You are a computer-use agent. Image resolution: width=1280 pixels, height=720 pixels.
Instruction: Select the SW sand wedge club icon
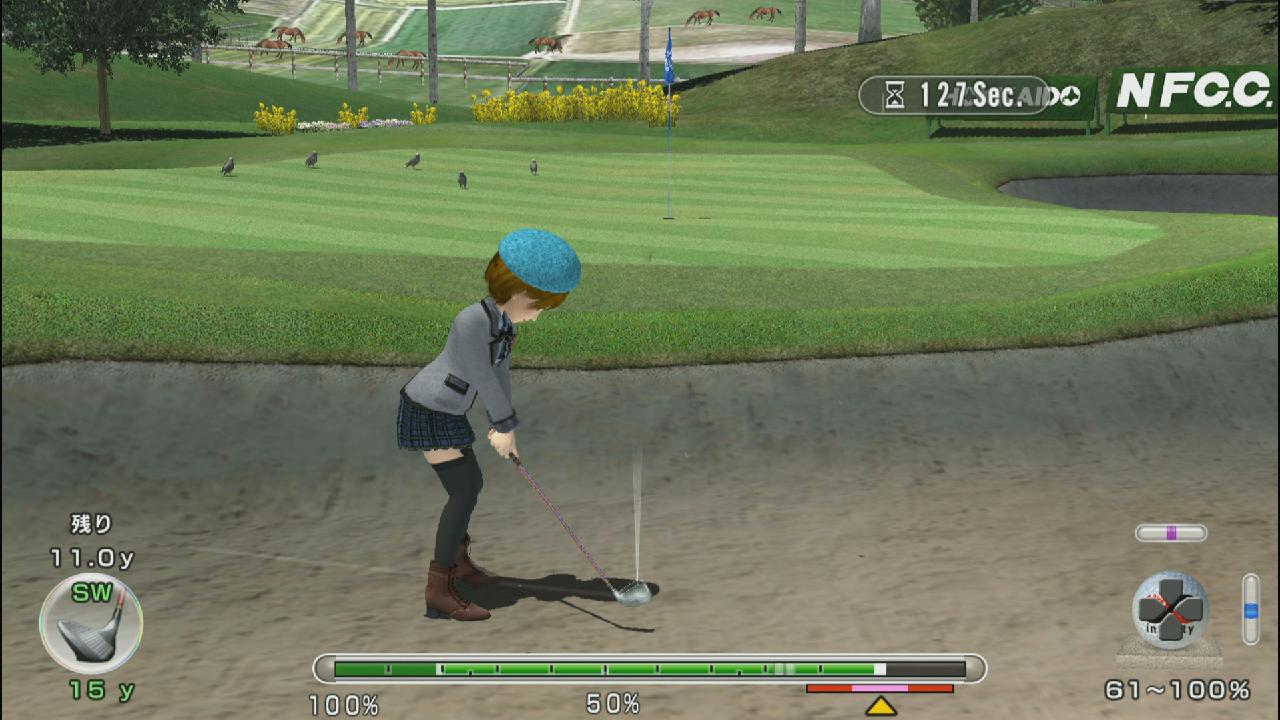[91, 623]
